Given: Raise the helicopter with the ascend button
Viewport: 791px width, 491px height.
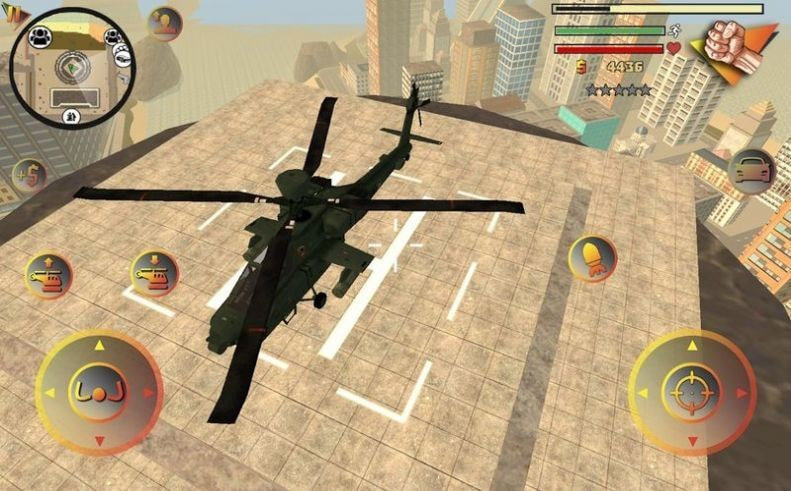Looking at the screenshot, I should 48,274.
